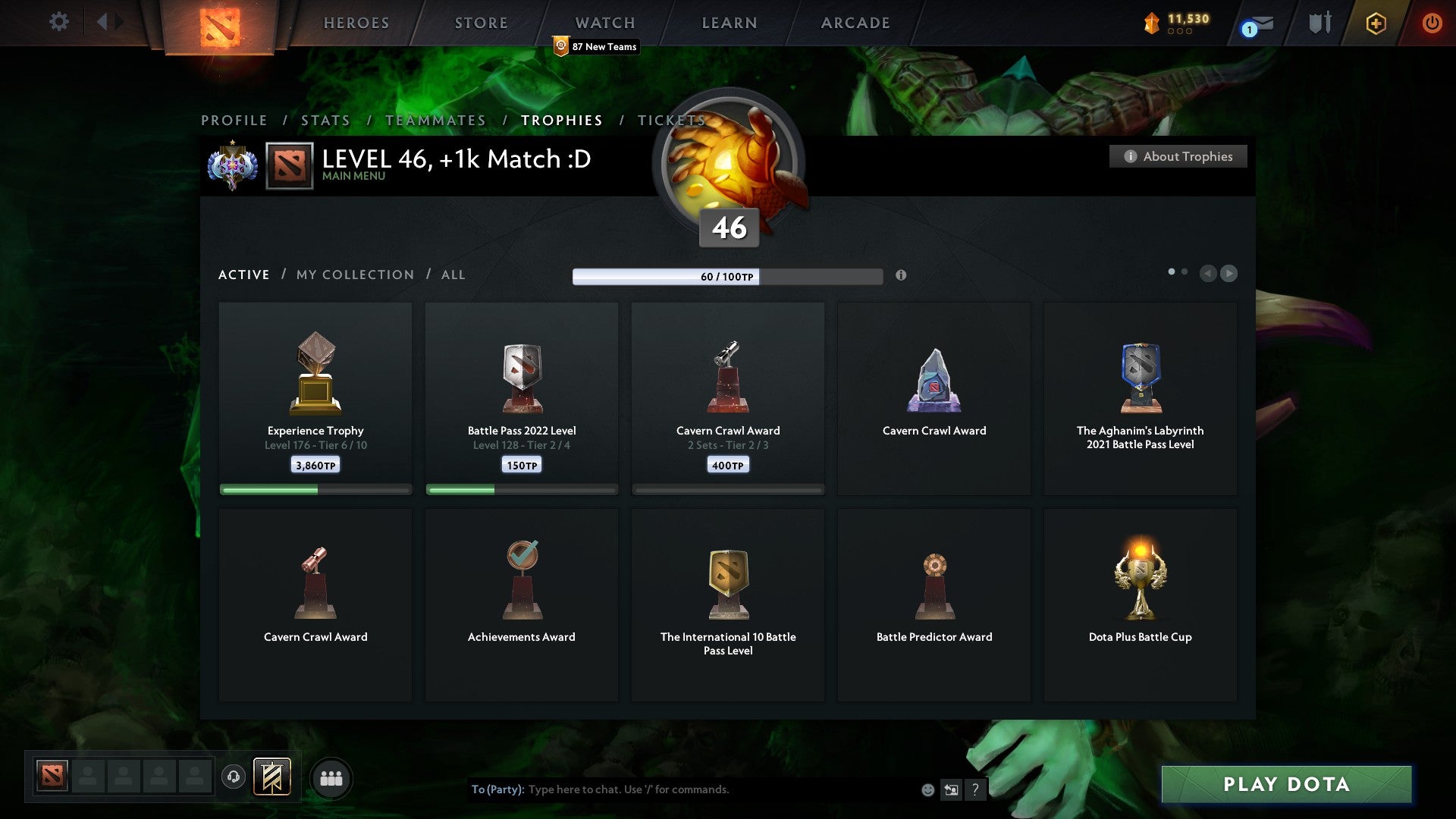Click the power exit icon
1456x819 pixels.
point(1433,24)
